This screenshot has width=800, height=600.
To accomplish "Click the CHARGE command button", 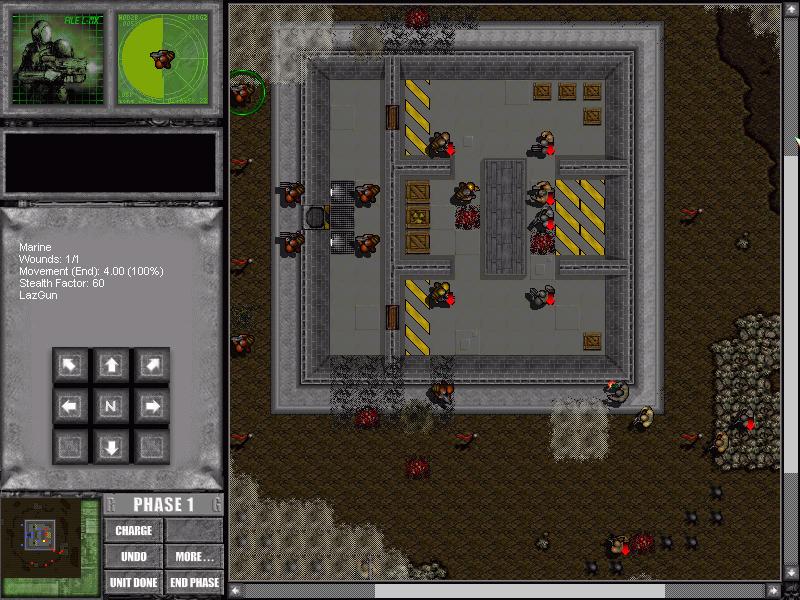I will [x=134, y=530].
